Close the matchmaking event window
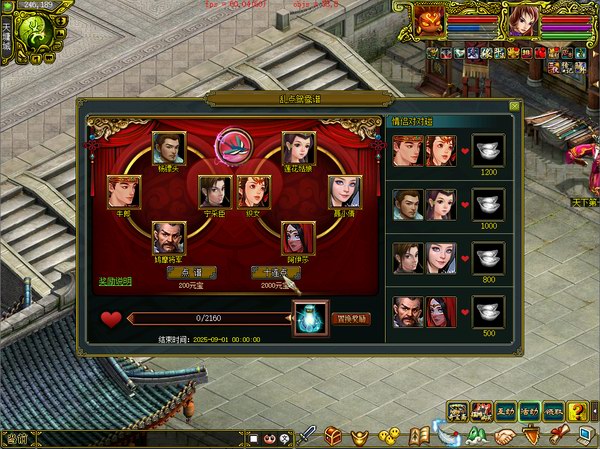 tap(514, 105)
